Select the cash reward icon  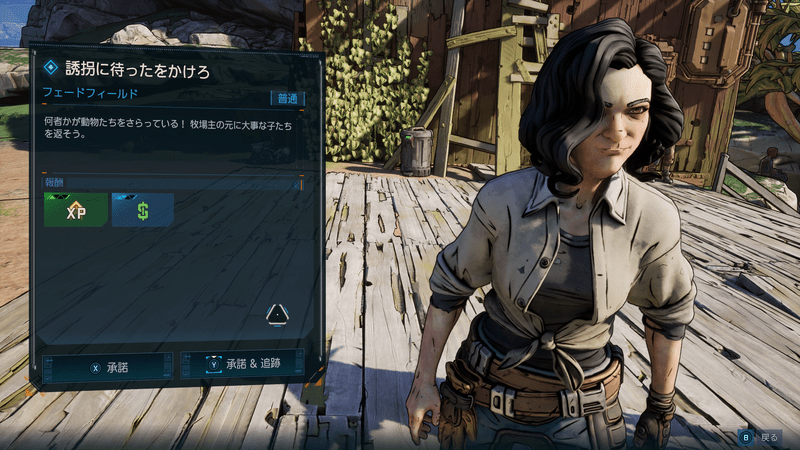(143, 210)
